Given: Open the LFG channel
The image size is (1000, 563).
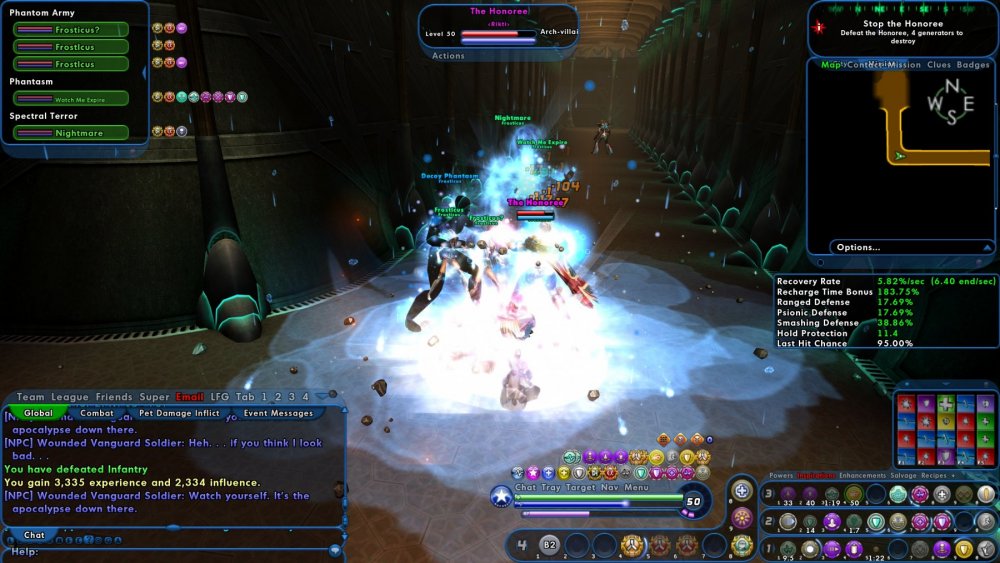Looking at the screenshot, I should tap(220, 397).
